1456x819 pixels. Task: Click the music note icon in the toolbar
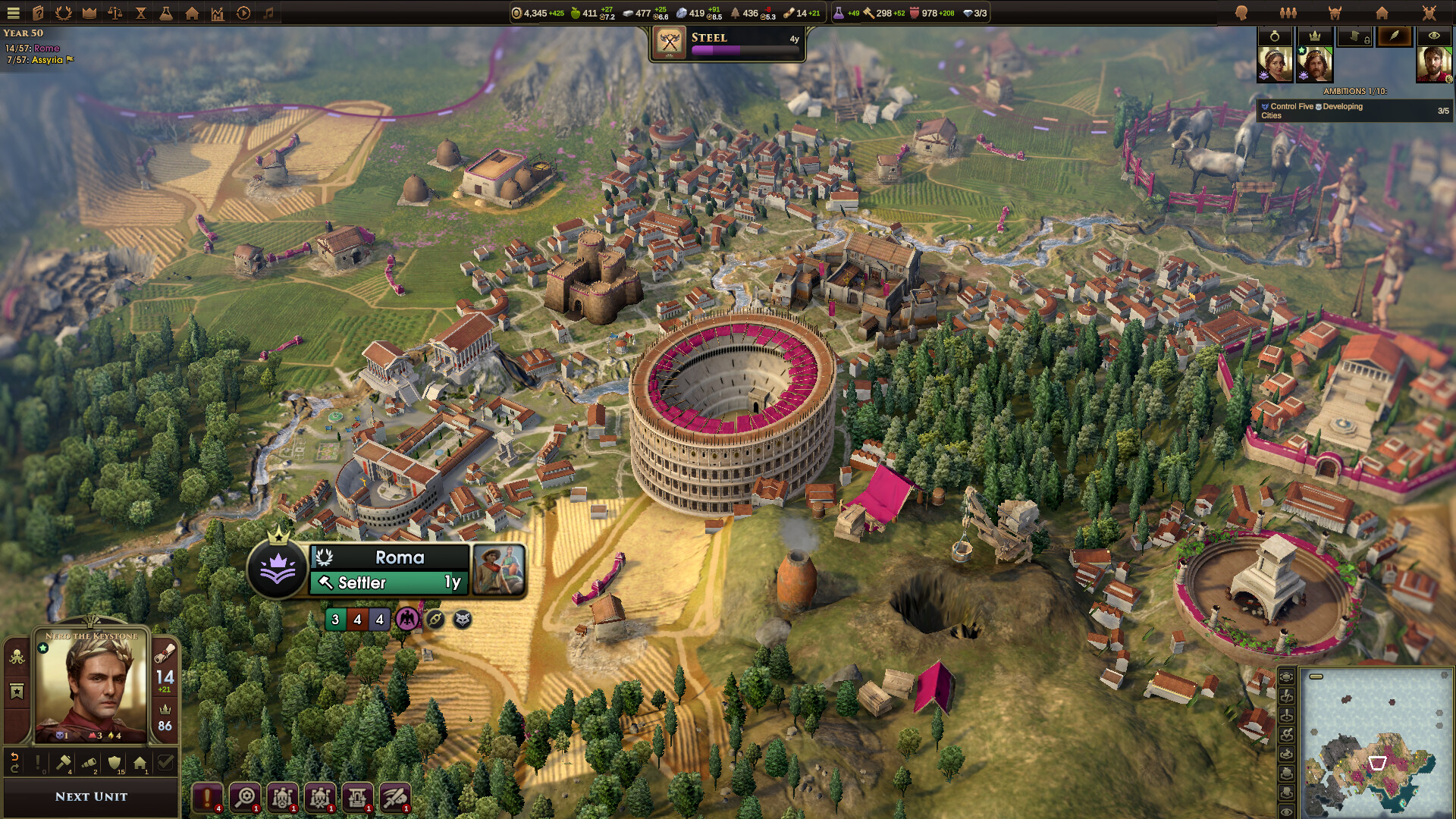tap(269, 12)
